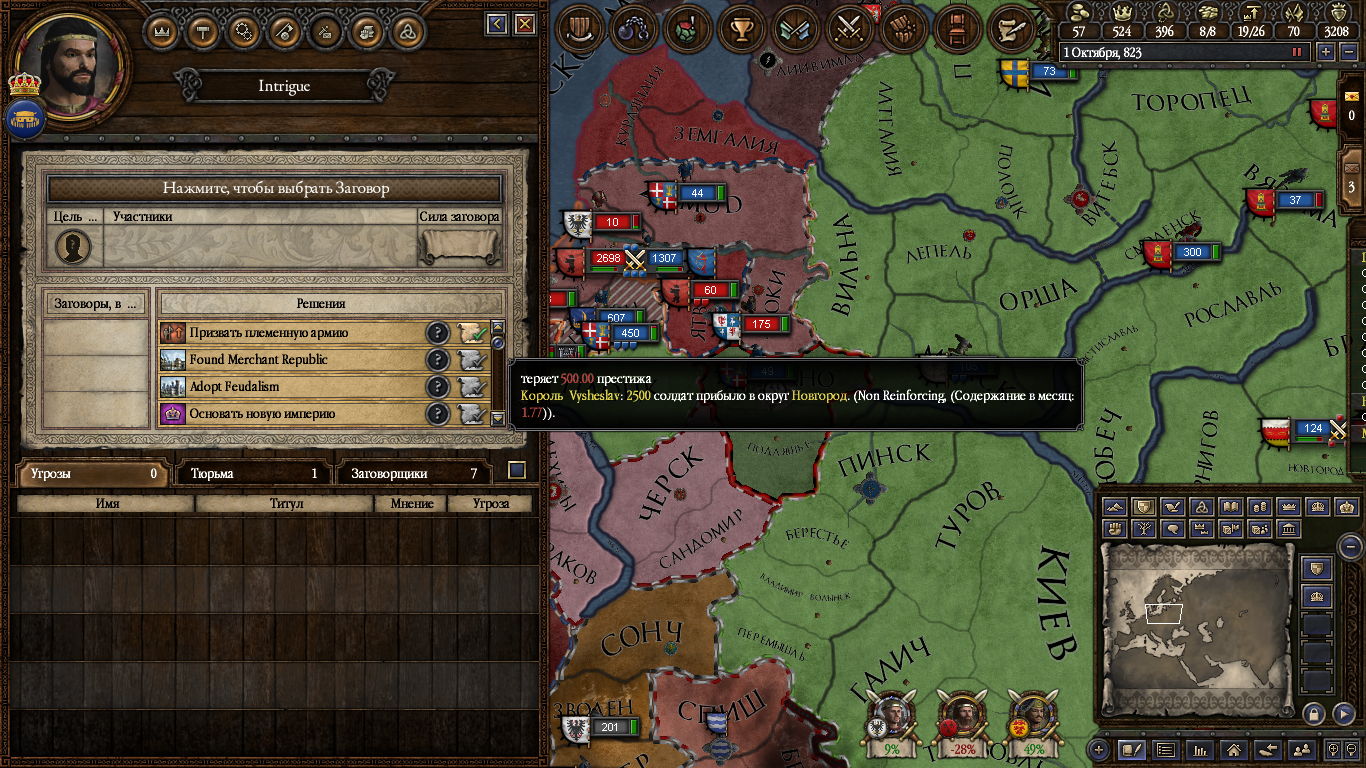Open the crossed swords military menu
The height and width of the screenshot is (768, 1366).
click(x=850, y=27)
